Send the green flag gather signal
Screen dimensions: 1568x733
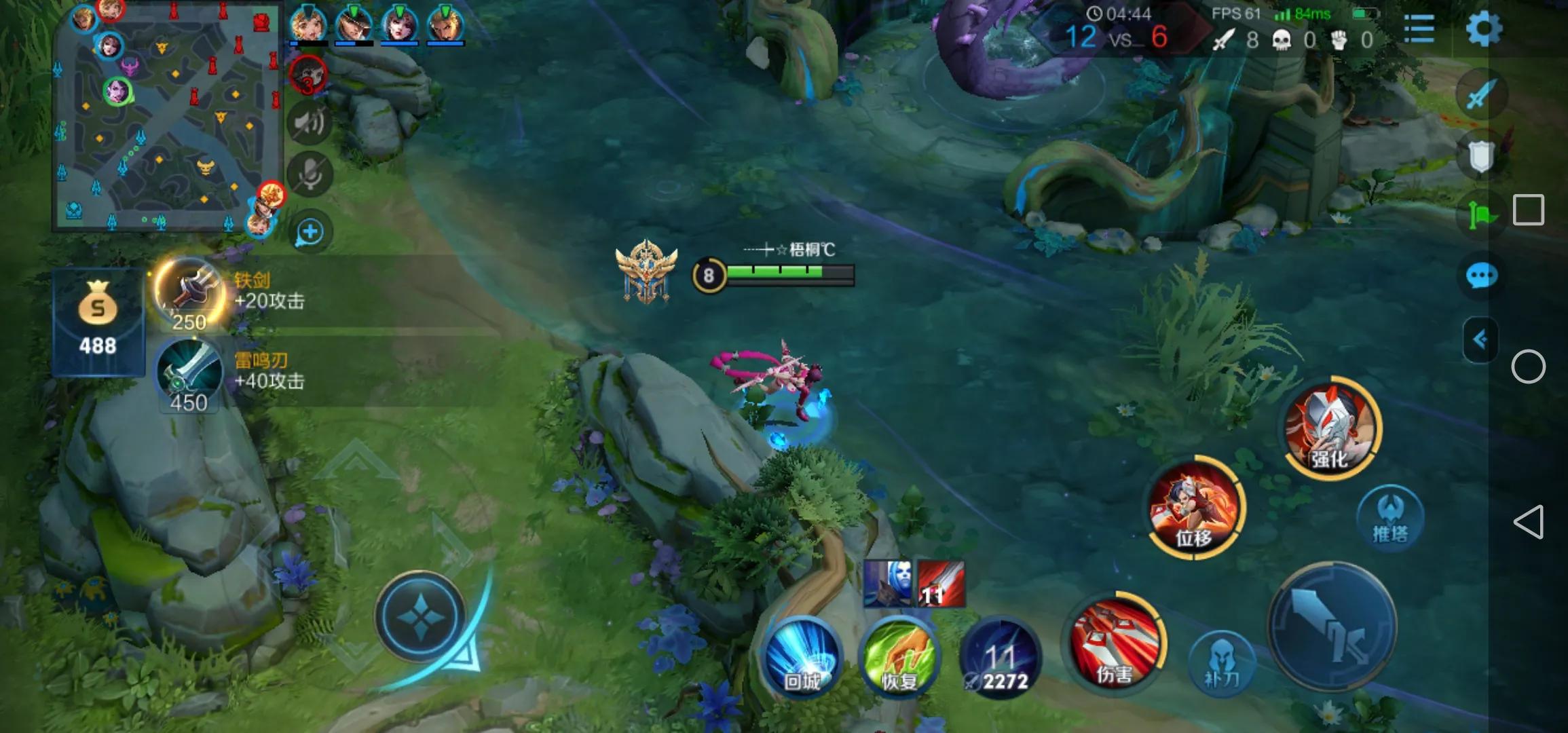pos(1481,216)
